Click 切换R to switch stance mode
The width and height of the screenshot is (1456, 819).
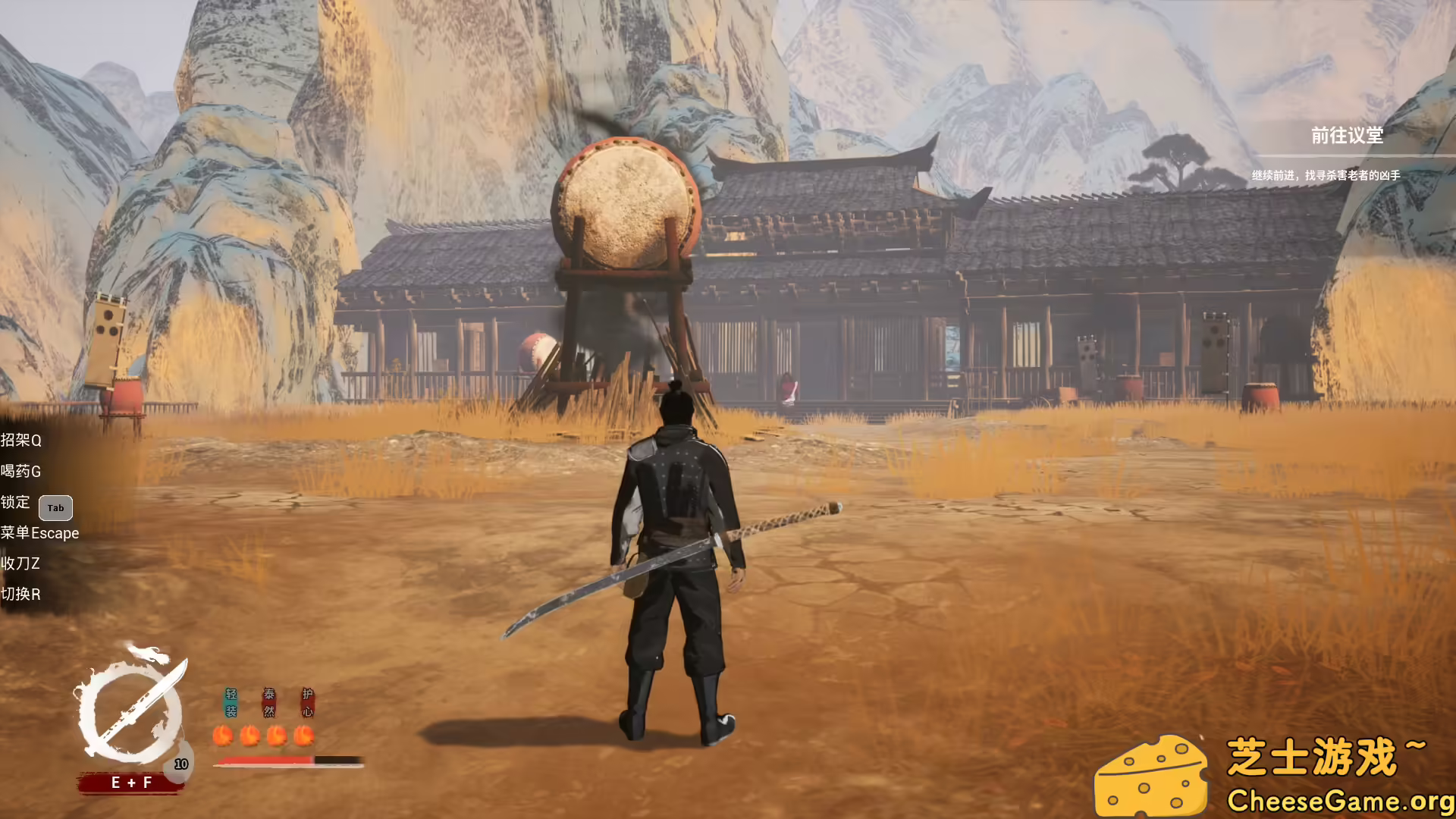(21, 595)
